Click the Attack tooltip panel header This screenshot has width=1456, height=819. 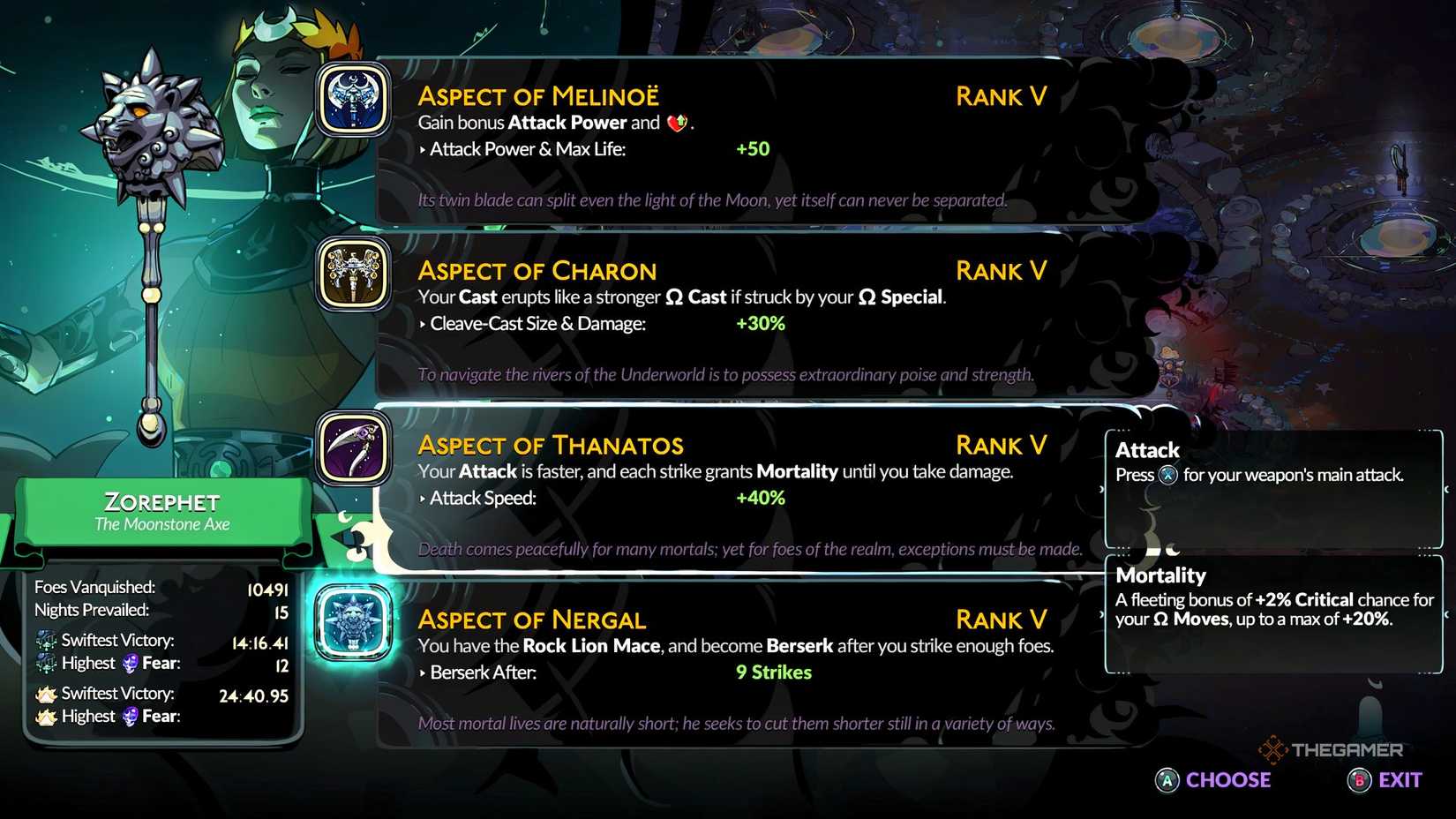point(1145,450)
